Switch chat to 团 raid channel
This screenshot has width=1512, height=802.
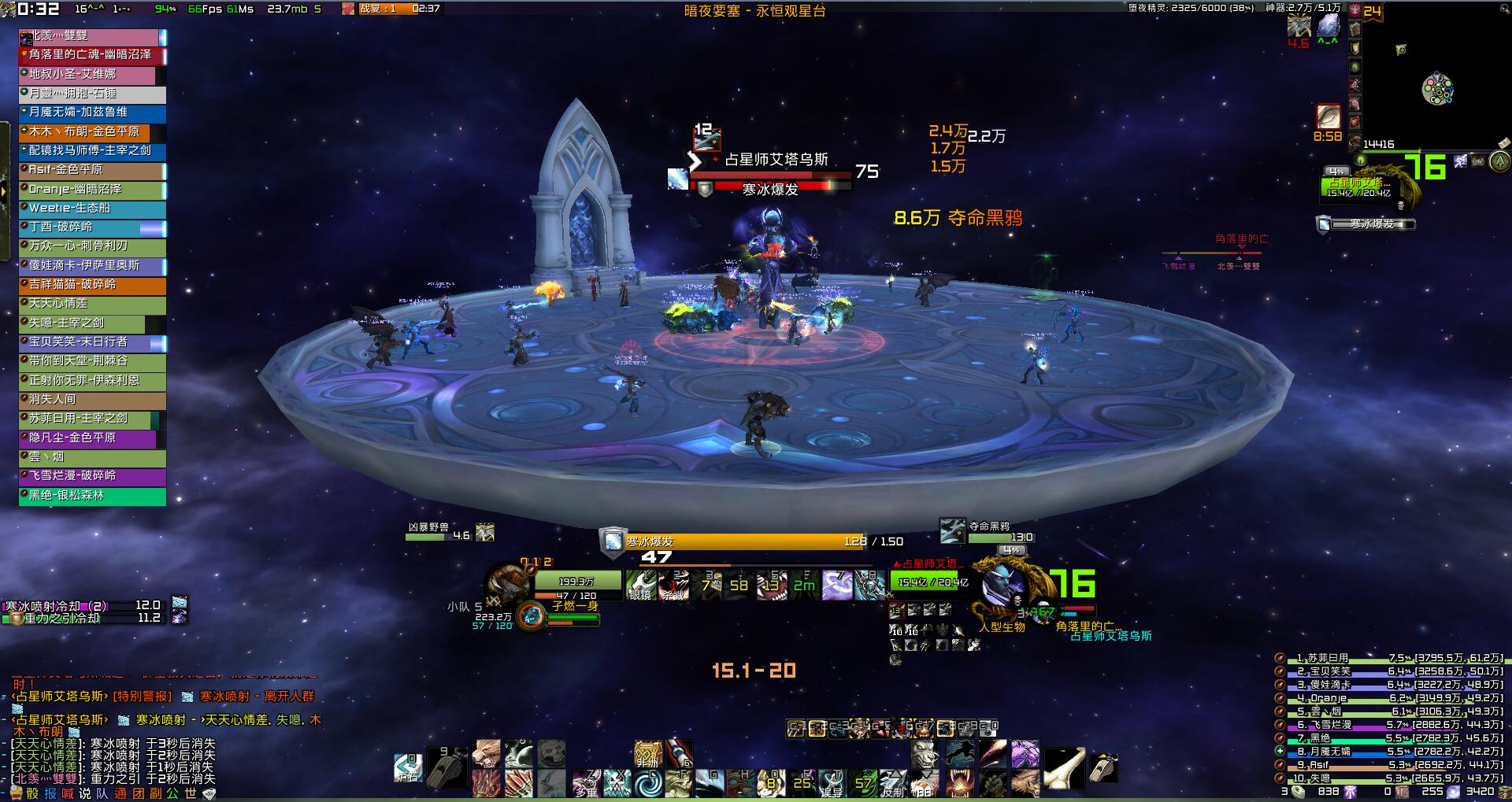coord(138,793)
